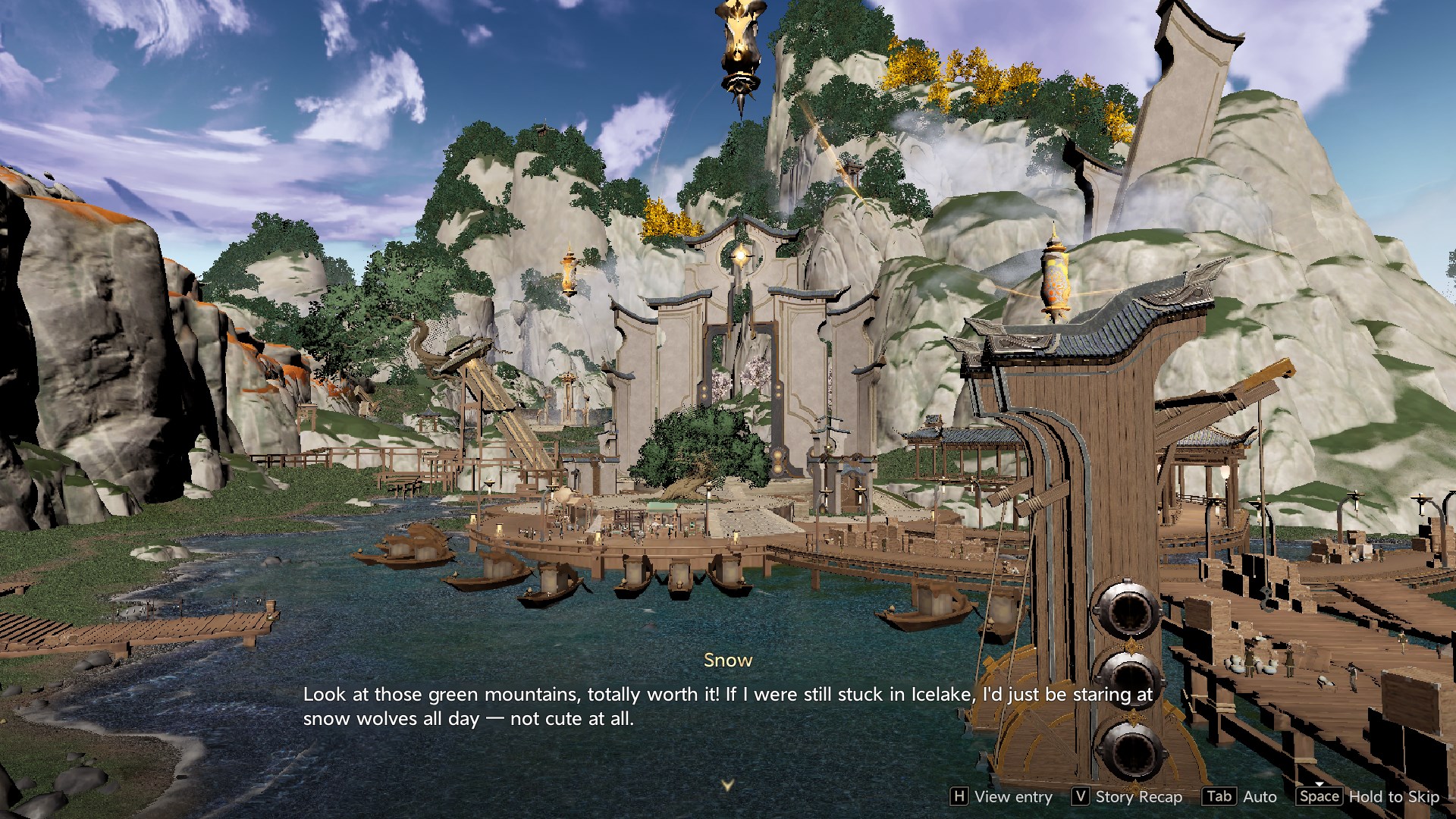Open the Story Recap

[1128, 796]
